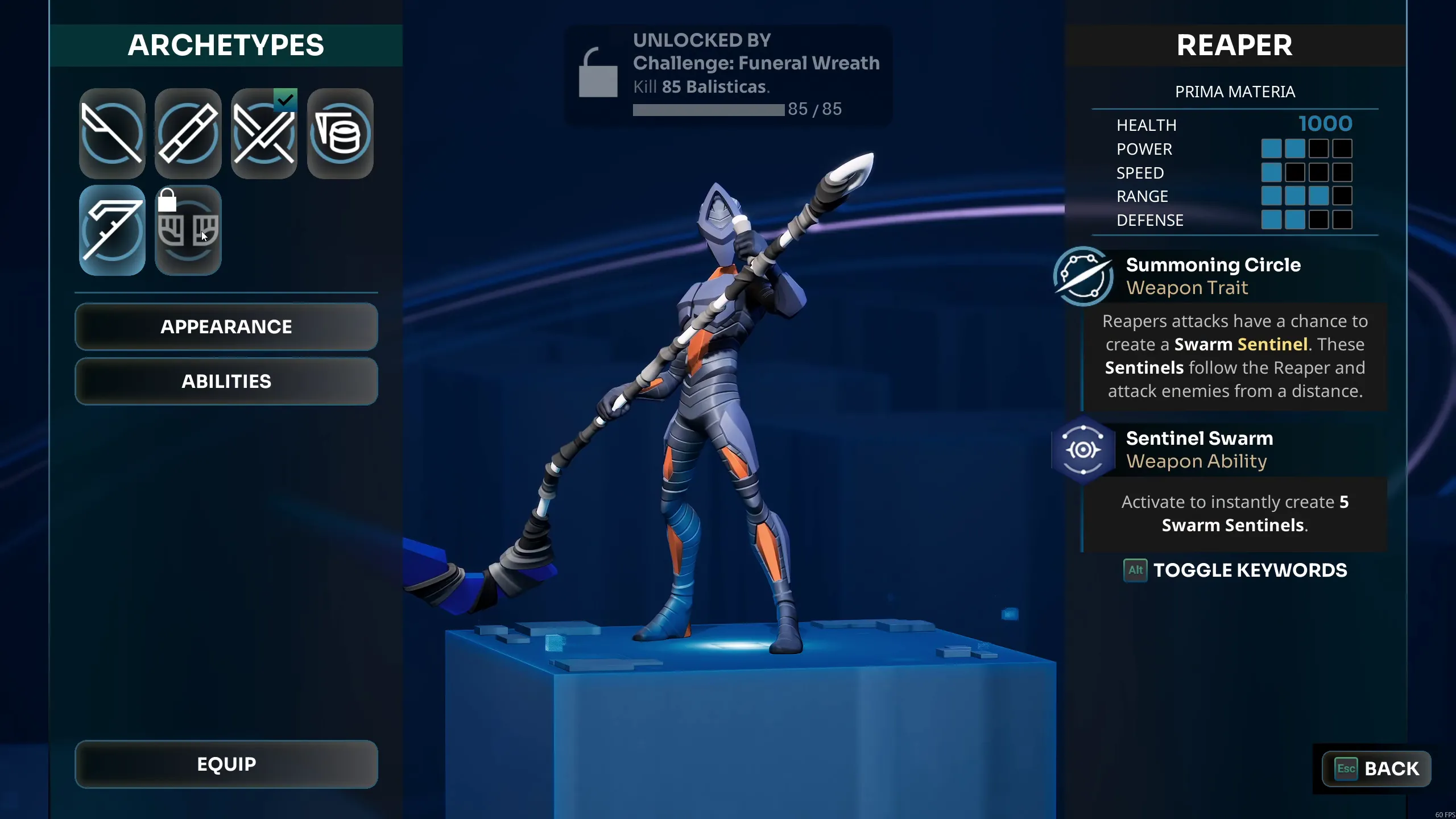Open the ABILITIES panel
The image size is (1456, 819).
coord(226,381)
